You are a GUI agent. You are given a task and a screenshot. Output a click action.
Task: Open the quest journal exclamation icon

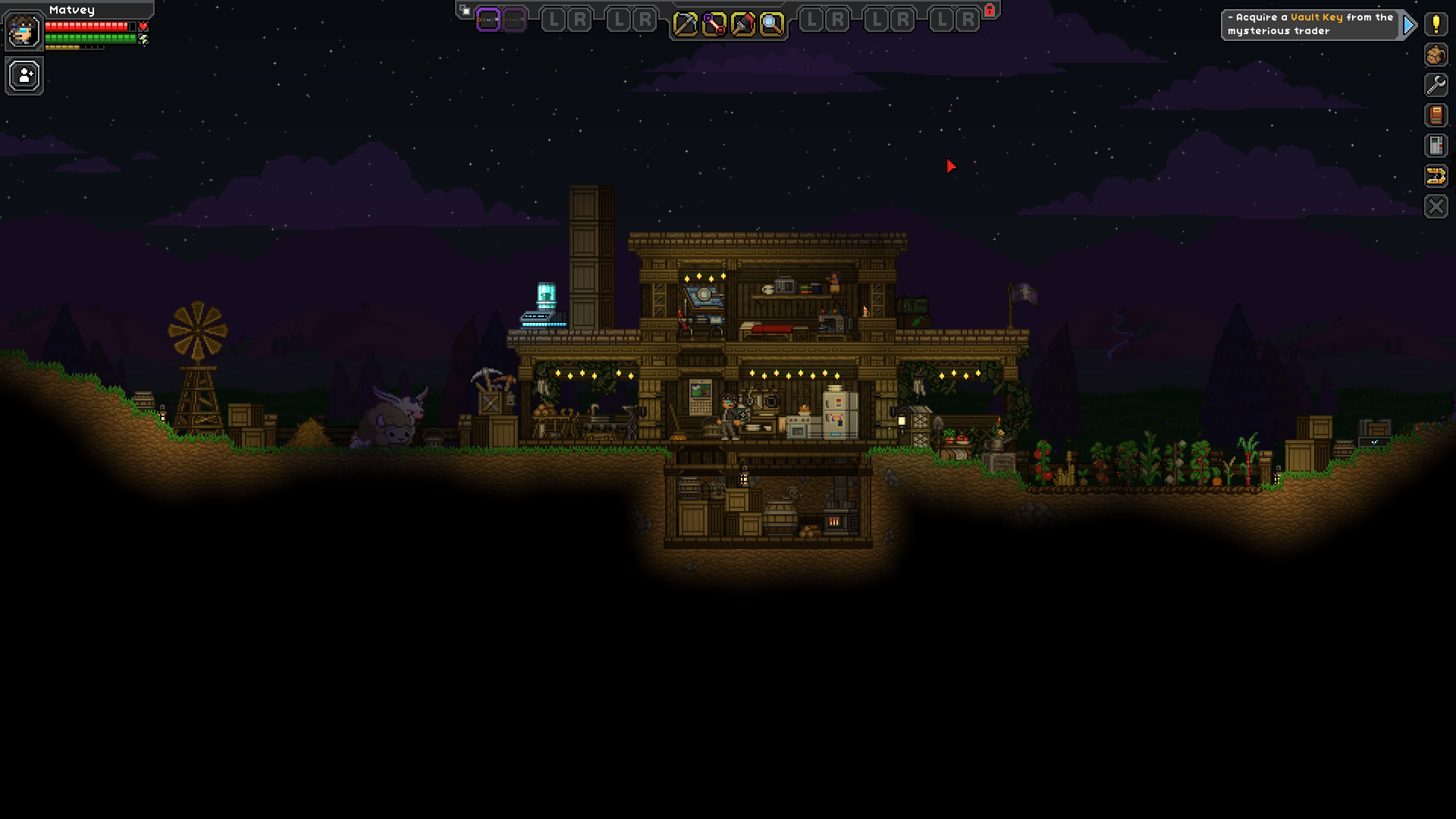pos(1438,24)
